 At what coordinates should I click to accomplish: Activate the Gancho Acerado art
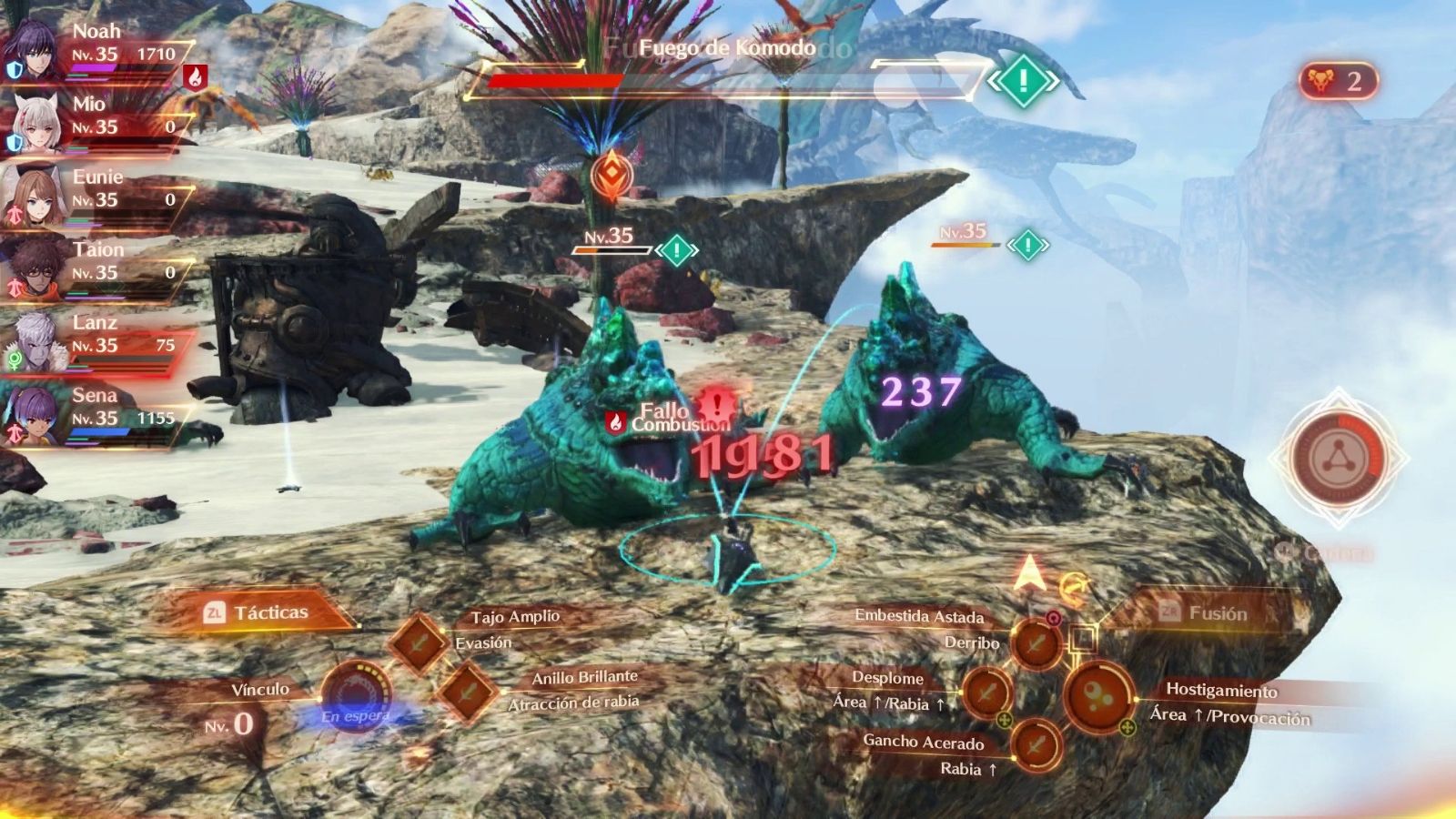(1036, 744)
